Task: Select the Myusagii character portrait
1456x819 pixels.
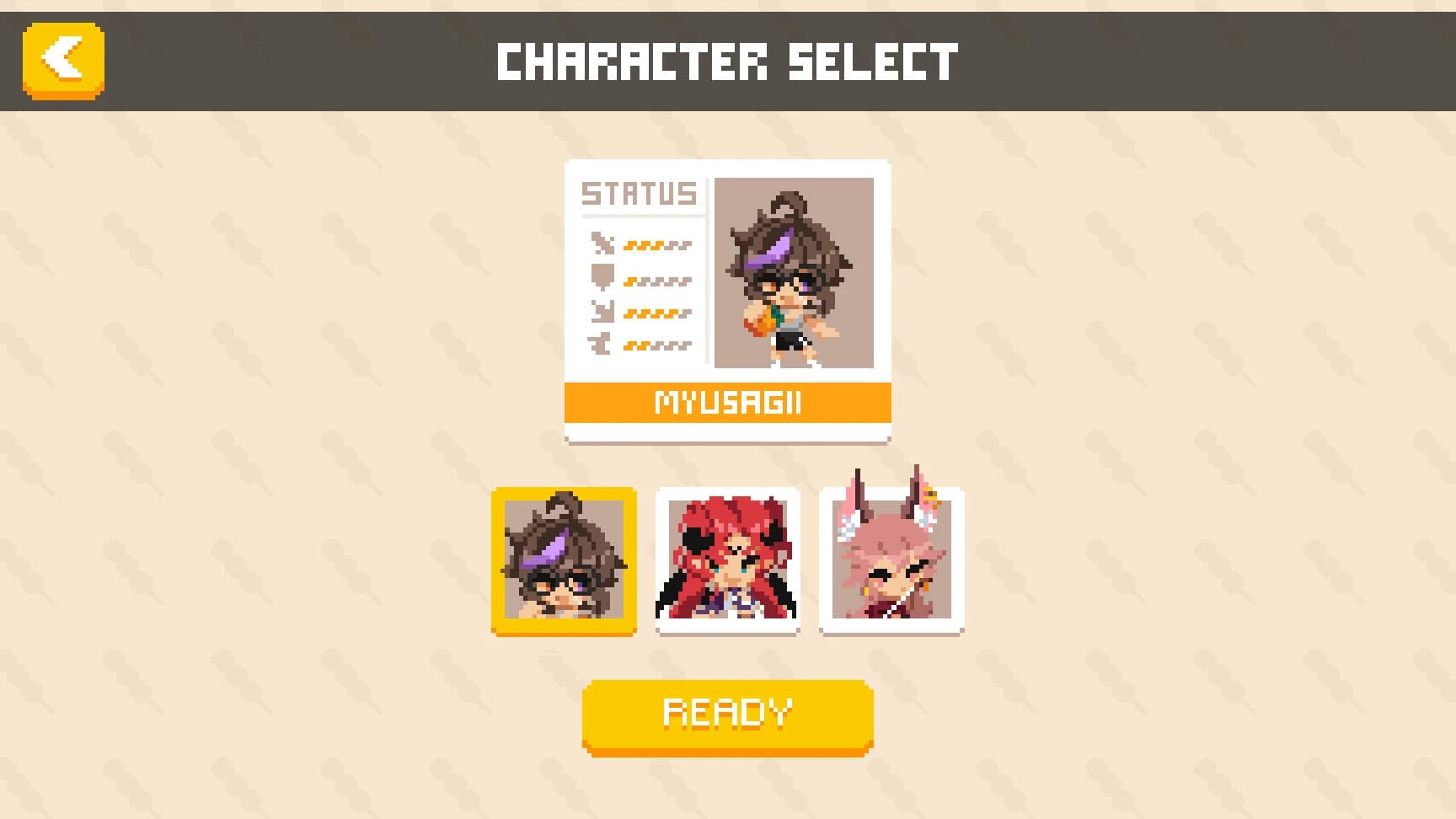Action: point(563,559)
